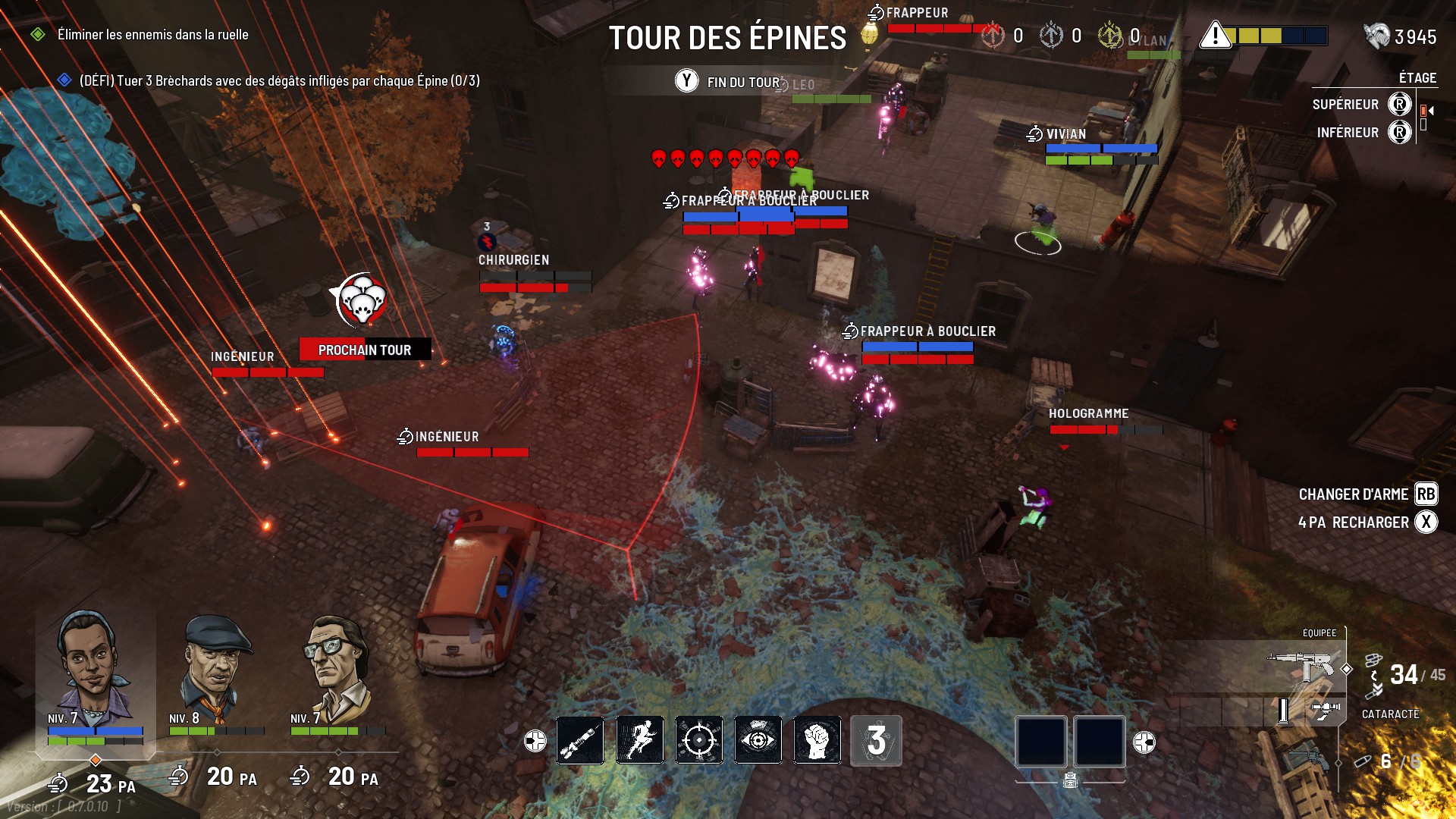The height and width of the screenshot is (819, 1456).
Task: Open the alley enemies objective
Action: [x=152, y=35]
